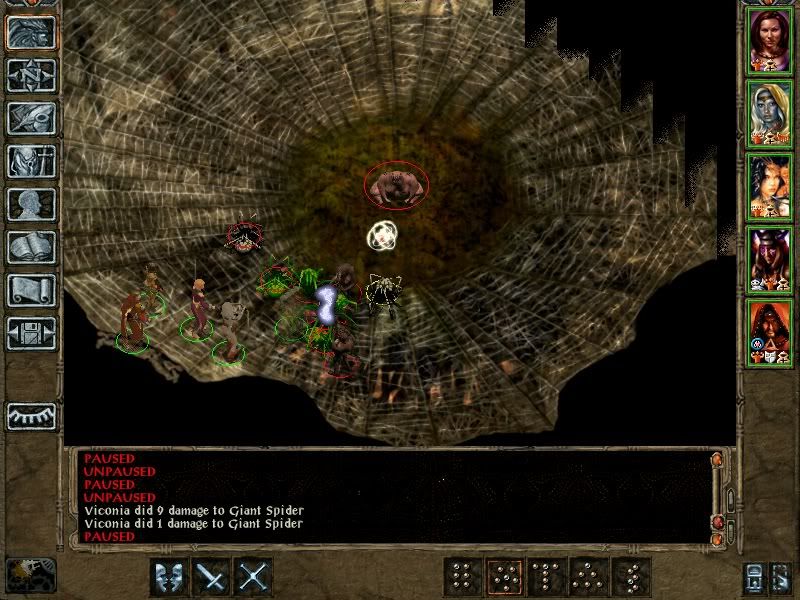Open the priest scroll button
The height and width of the screenshot is (600, 800).
[32, 290]
